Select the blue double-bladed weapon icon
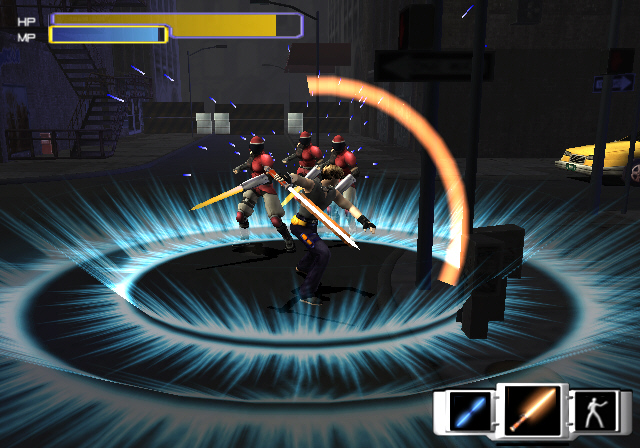Image resolution: width=640 pixels, height=448 pixels. (x=468, y=411)
